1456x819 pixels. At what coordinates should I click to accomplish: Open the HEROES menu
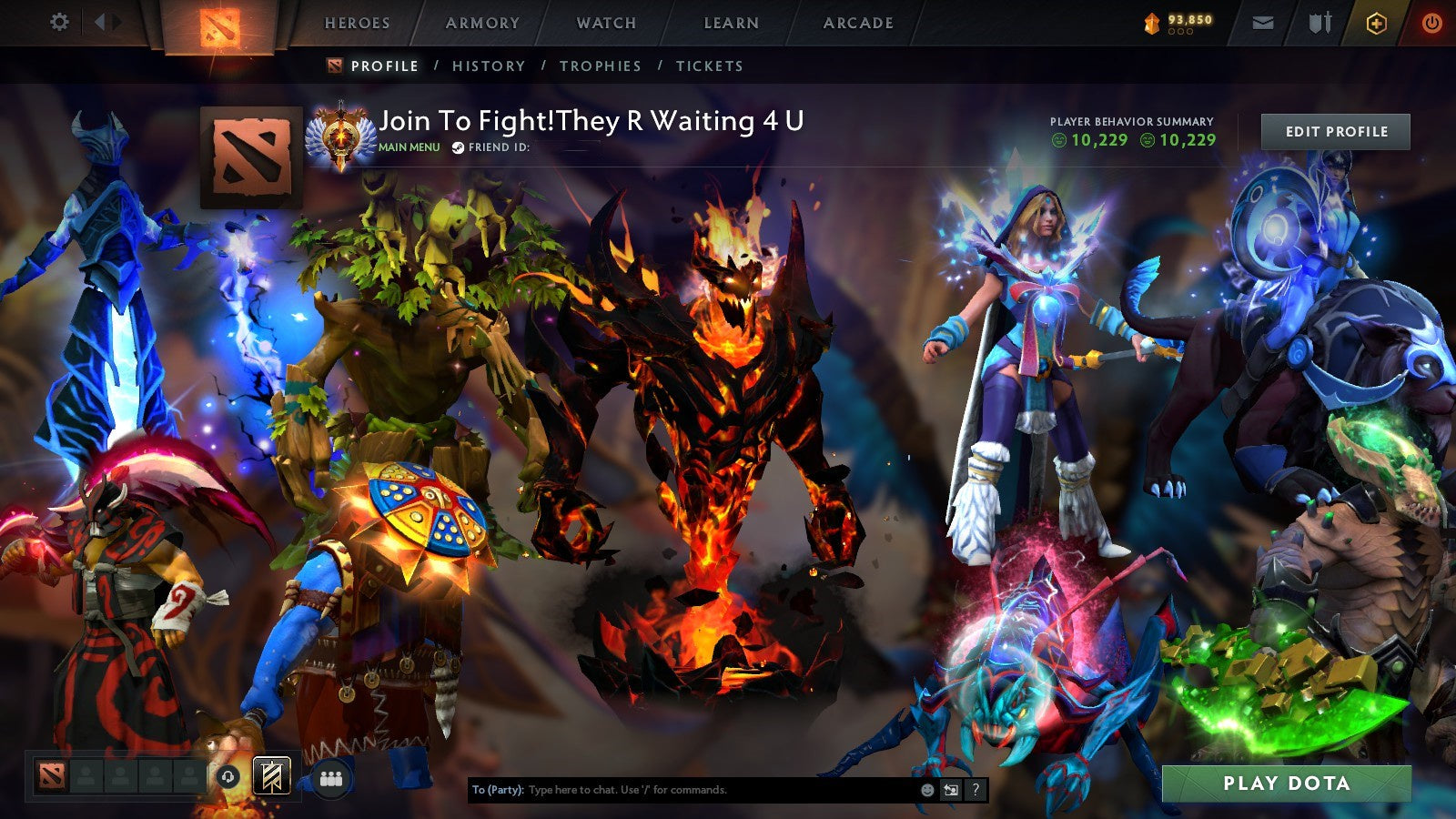click(358, 24)
